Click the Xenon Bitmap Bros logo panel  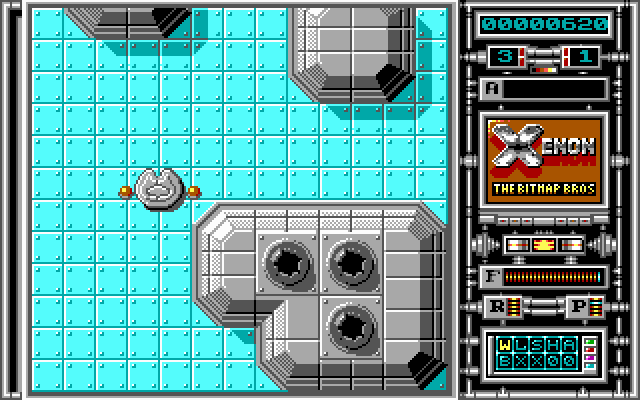tap(545, 161)
